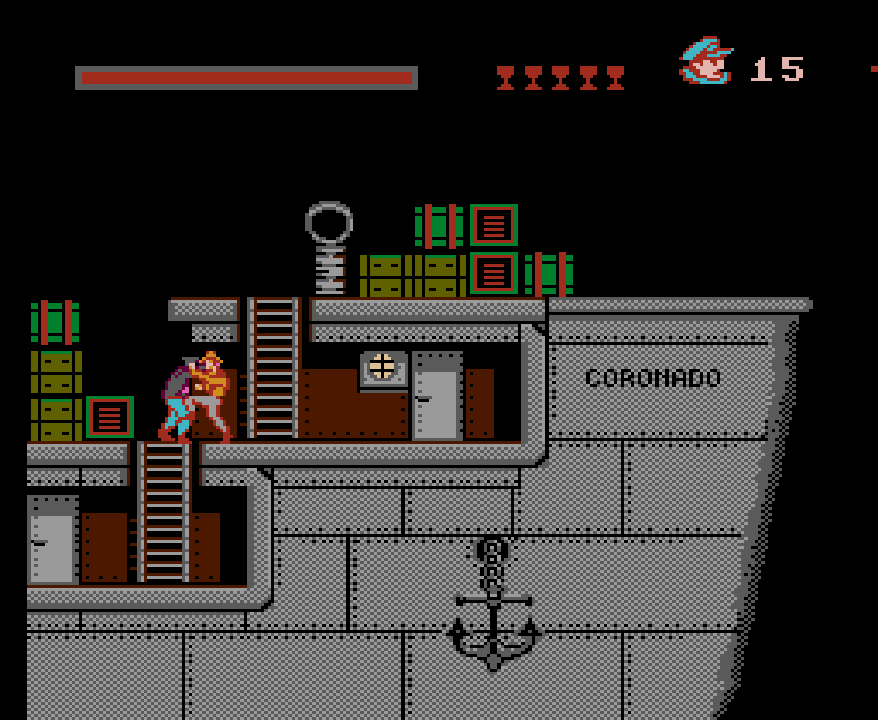878x720 pixels.
Task: Click the Indiana Jones head lives icon
Action: pos(706,62)
